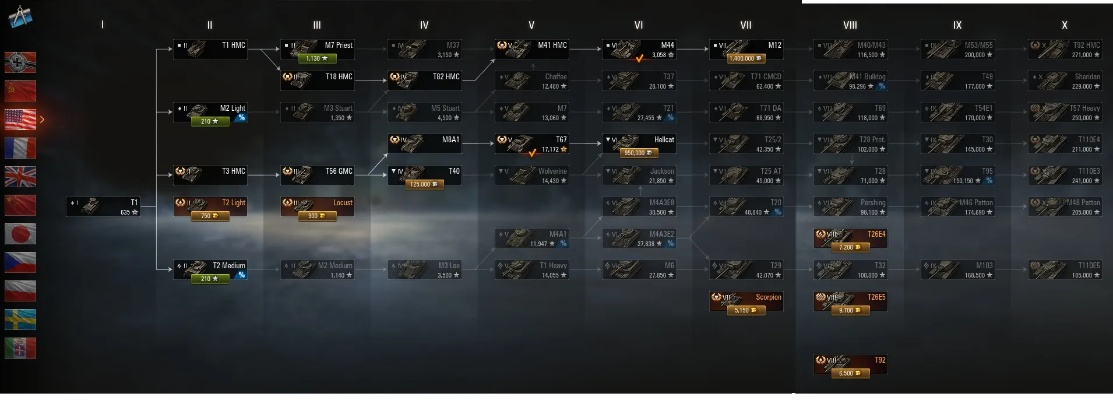Select the M7 Priest artillery node
The image size is (1113, 400).
[317, 45]
